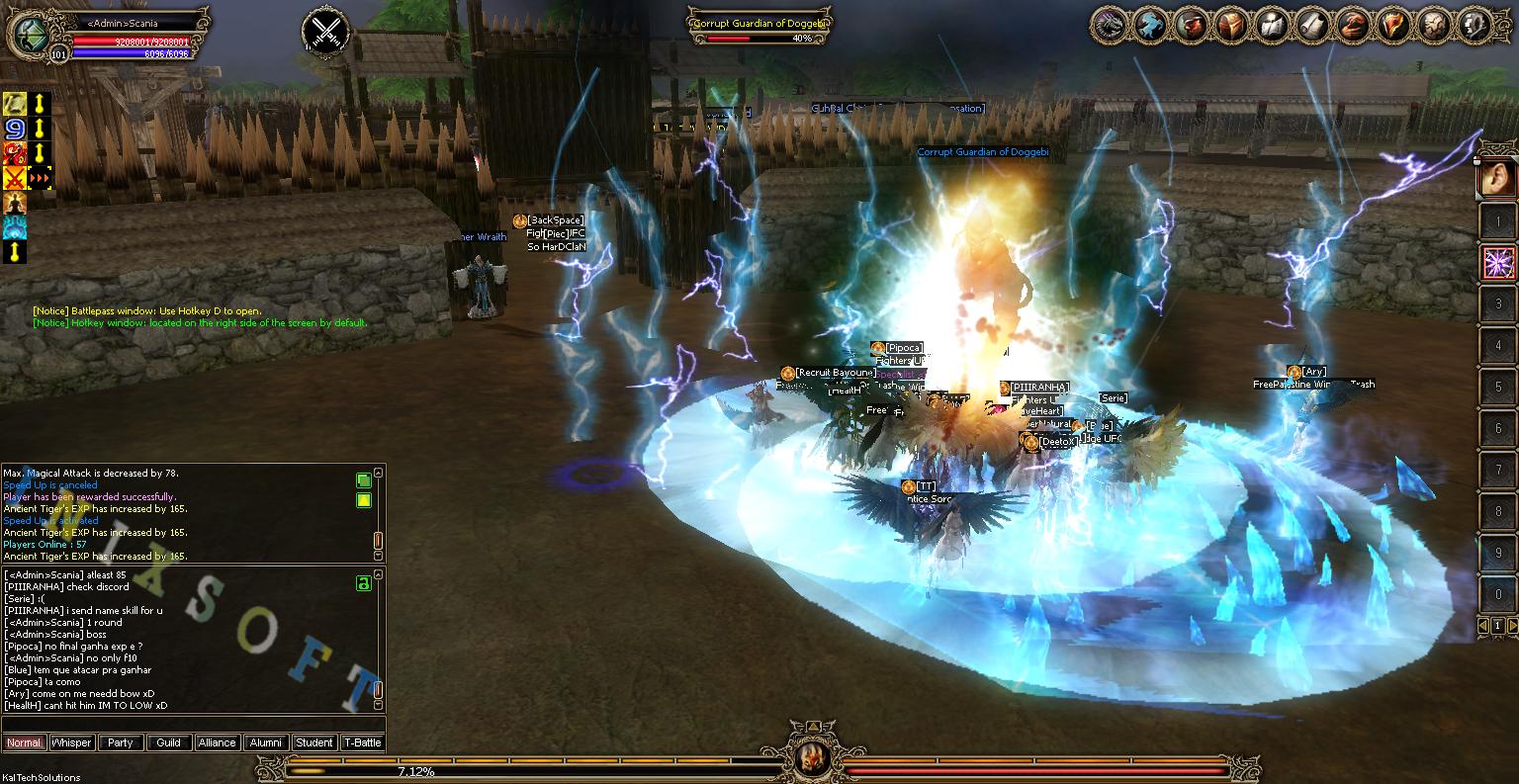This screenshot has width=1519, height=784.
Task: Click the dragon head icon on the top toolbar
Action: coord(1111,27)
